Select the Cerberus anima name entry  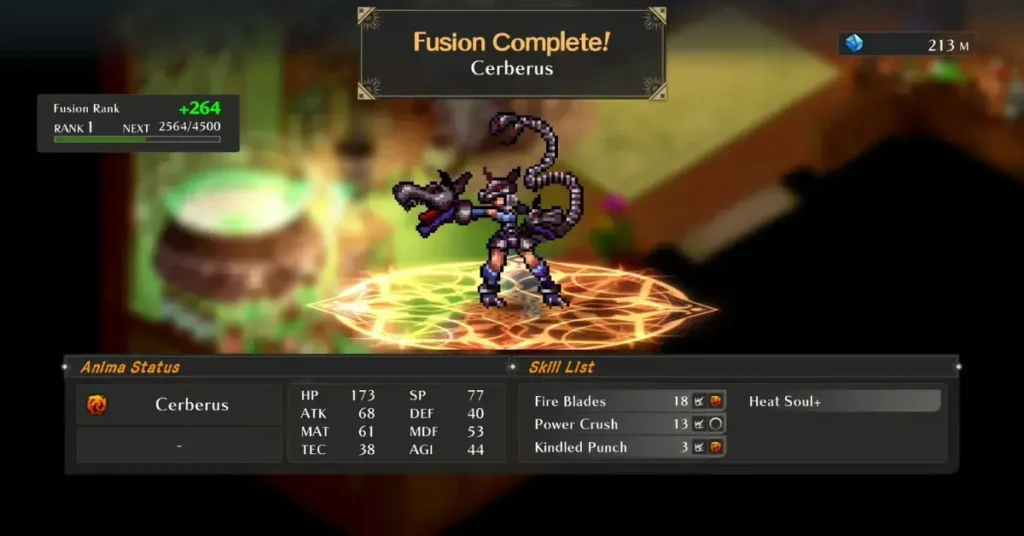pos(181,405)
